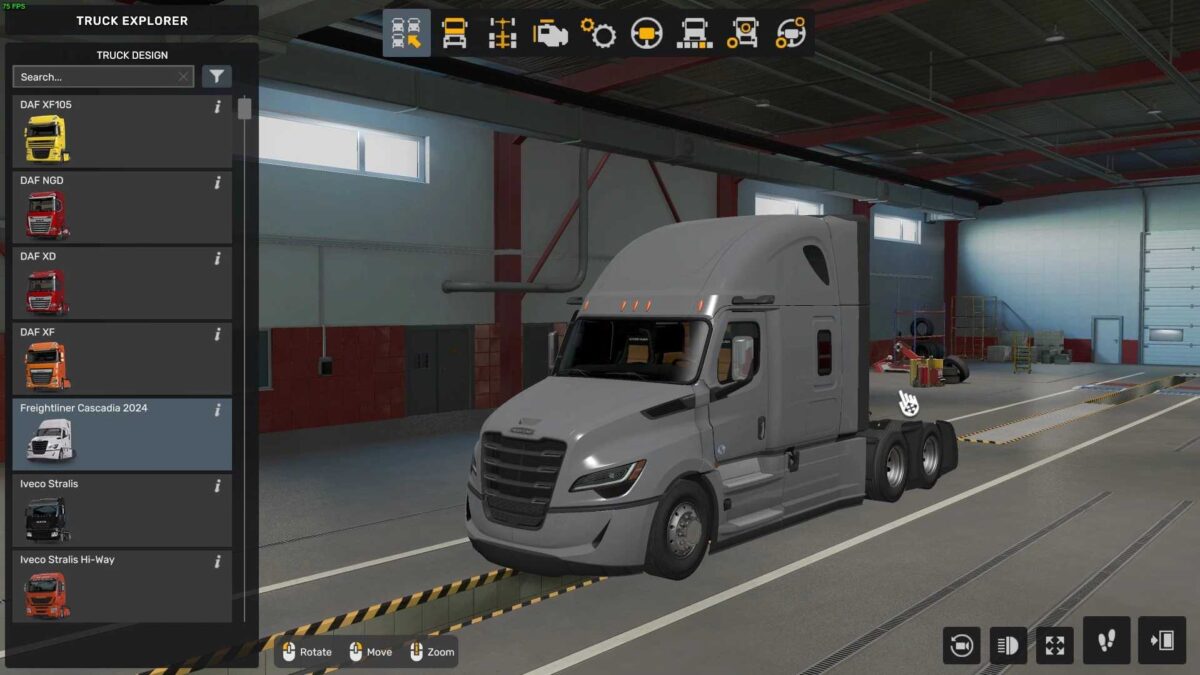
Task: Open the truck selection toolbar tab
Action: (x=406, y=34)
